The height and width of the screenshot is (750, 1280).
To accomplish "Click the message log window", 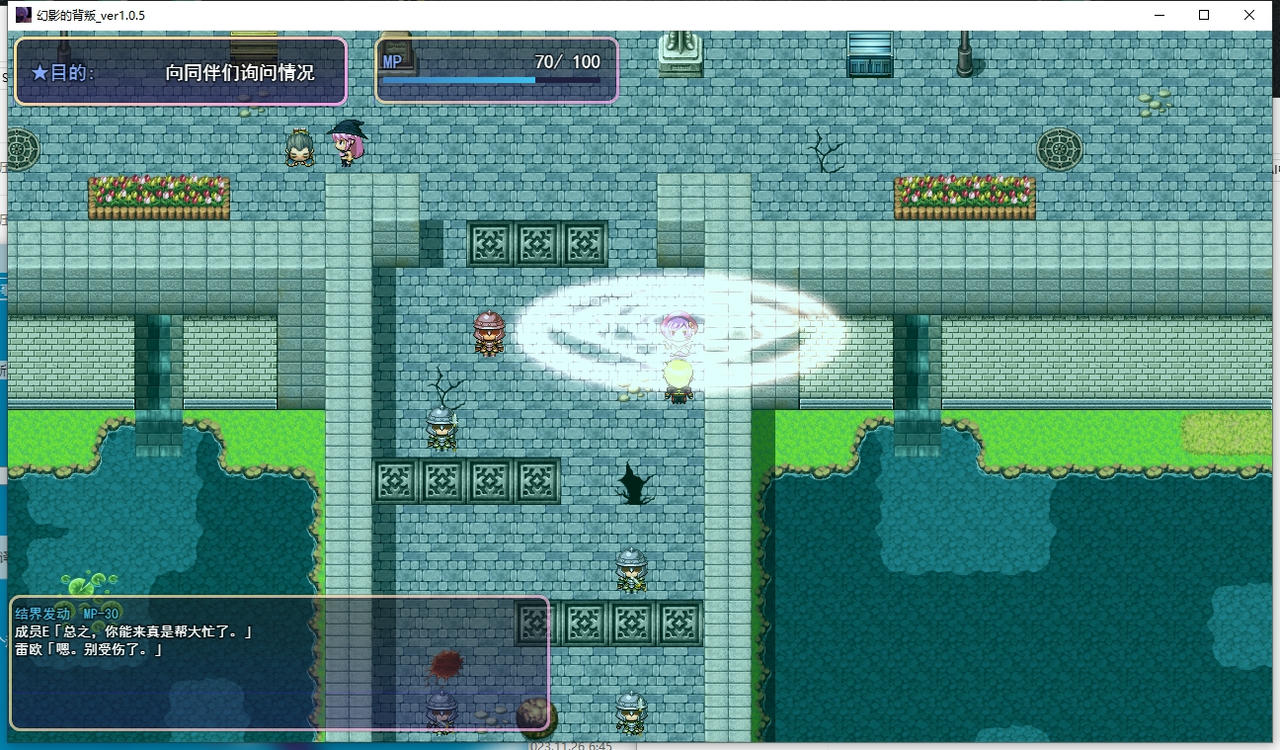I will click(279, 663).
